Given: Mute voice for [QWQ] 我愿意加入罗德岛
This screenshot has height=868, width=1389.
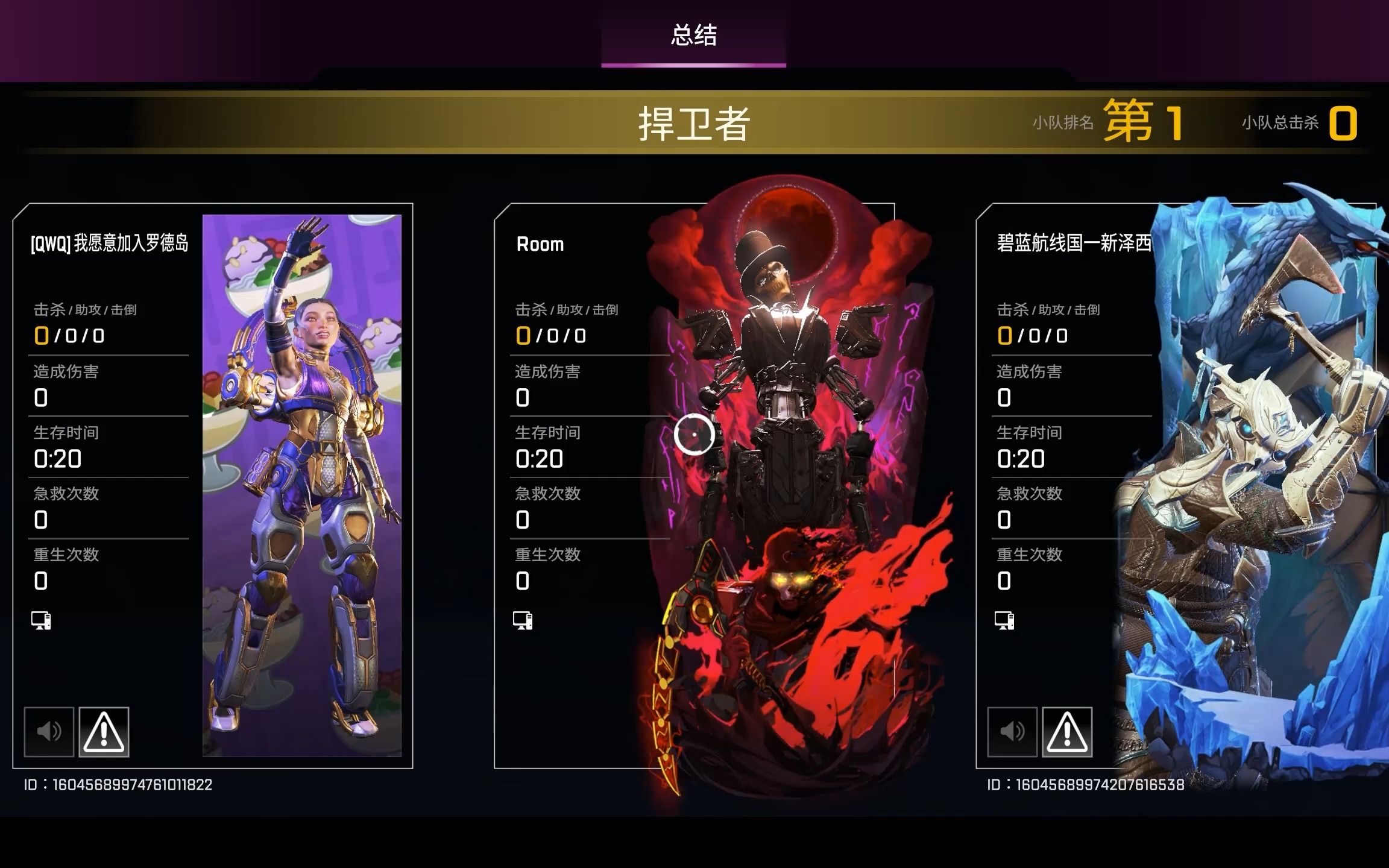Looking at the screenshot, I should 49,732.
